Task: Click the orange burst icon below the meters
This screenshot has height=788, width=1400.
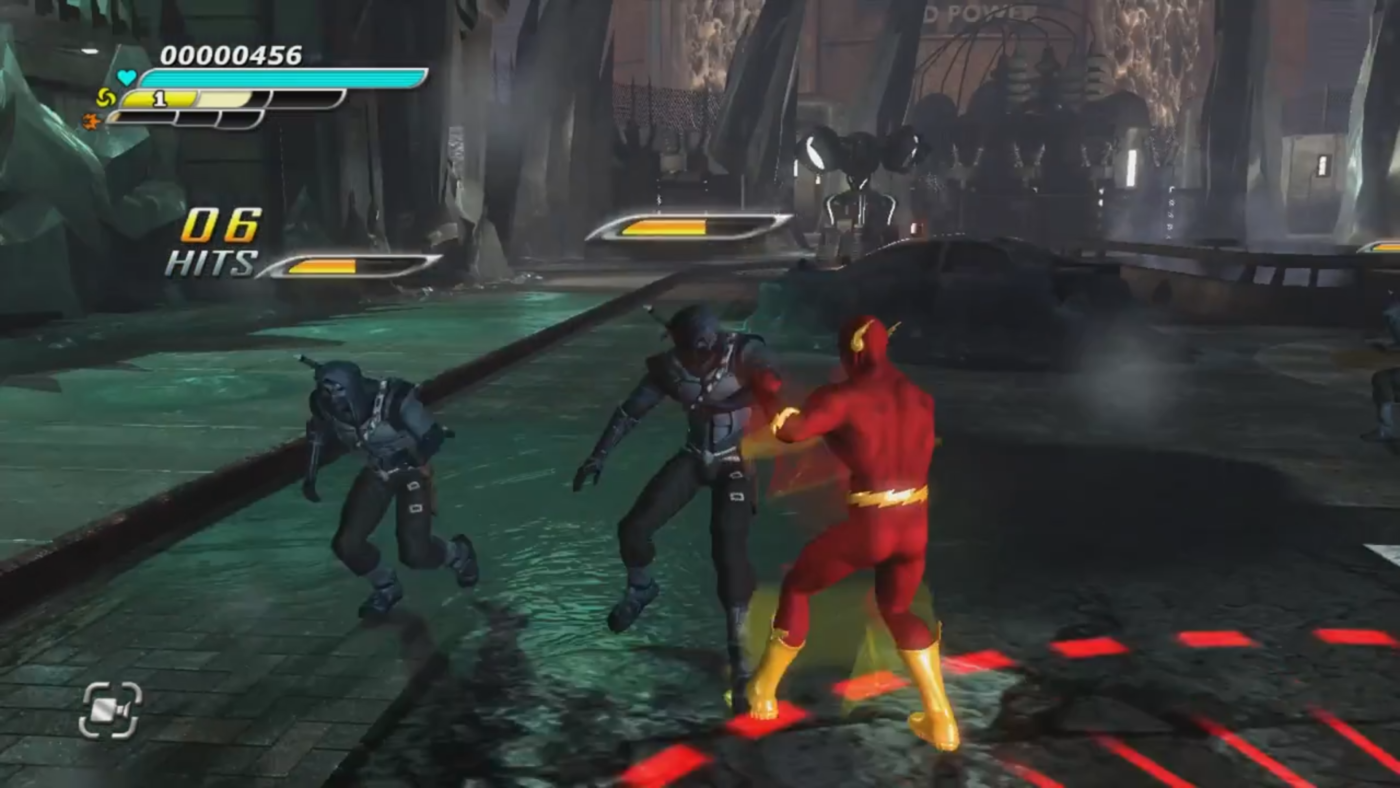Action: click(x=91, y=119)
